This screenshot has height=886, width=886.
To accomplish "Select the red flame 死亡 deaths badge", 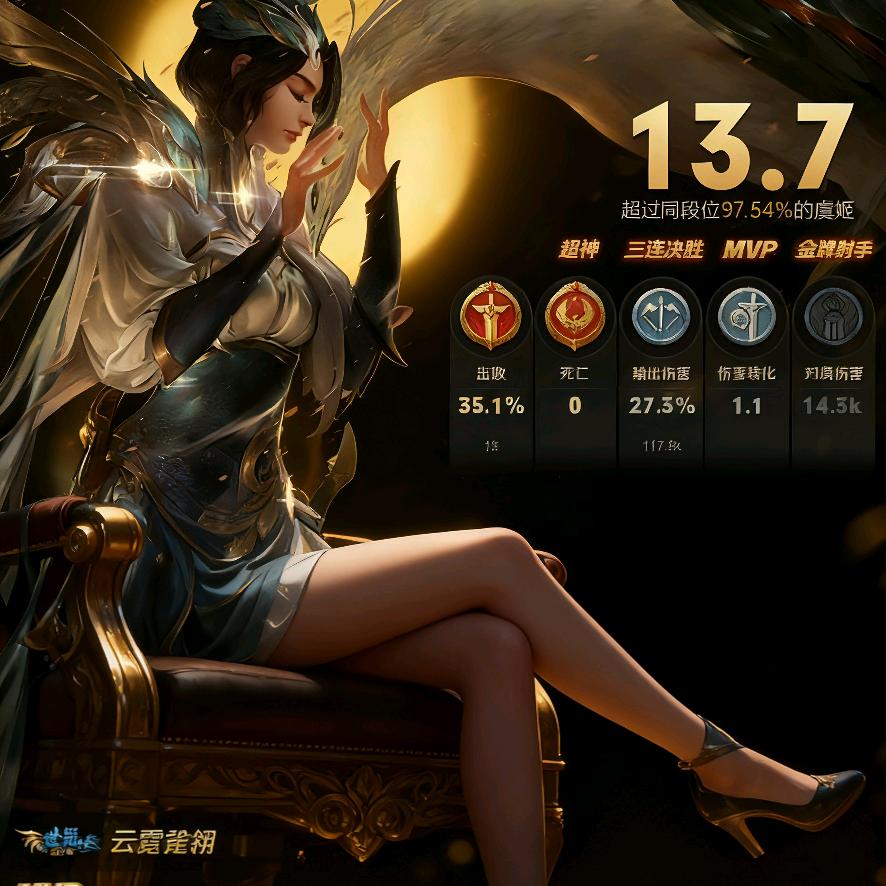I will tap(574, 318).
